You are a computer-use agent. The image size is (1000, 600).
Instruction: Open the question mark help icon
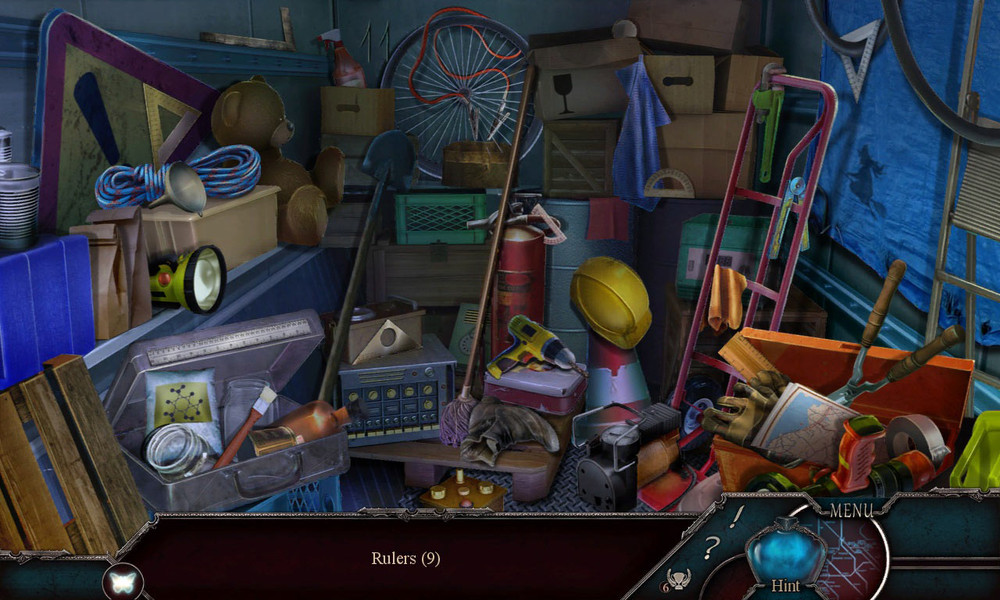coord(711,546)
